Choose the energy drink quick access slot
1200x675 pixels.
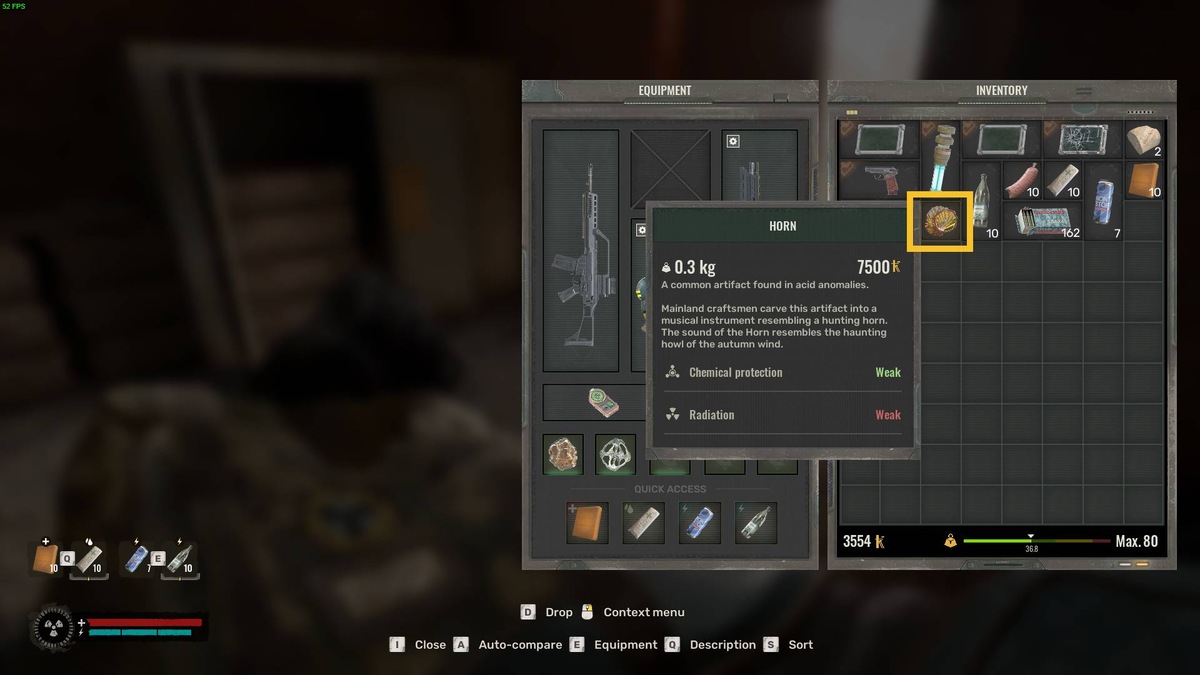[x=699, y=523]
